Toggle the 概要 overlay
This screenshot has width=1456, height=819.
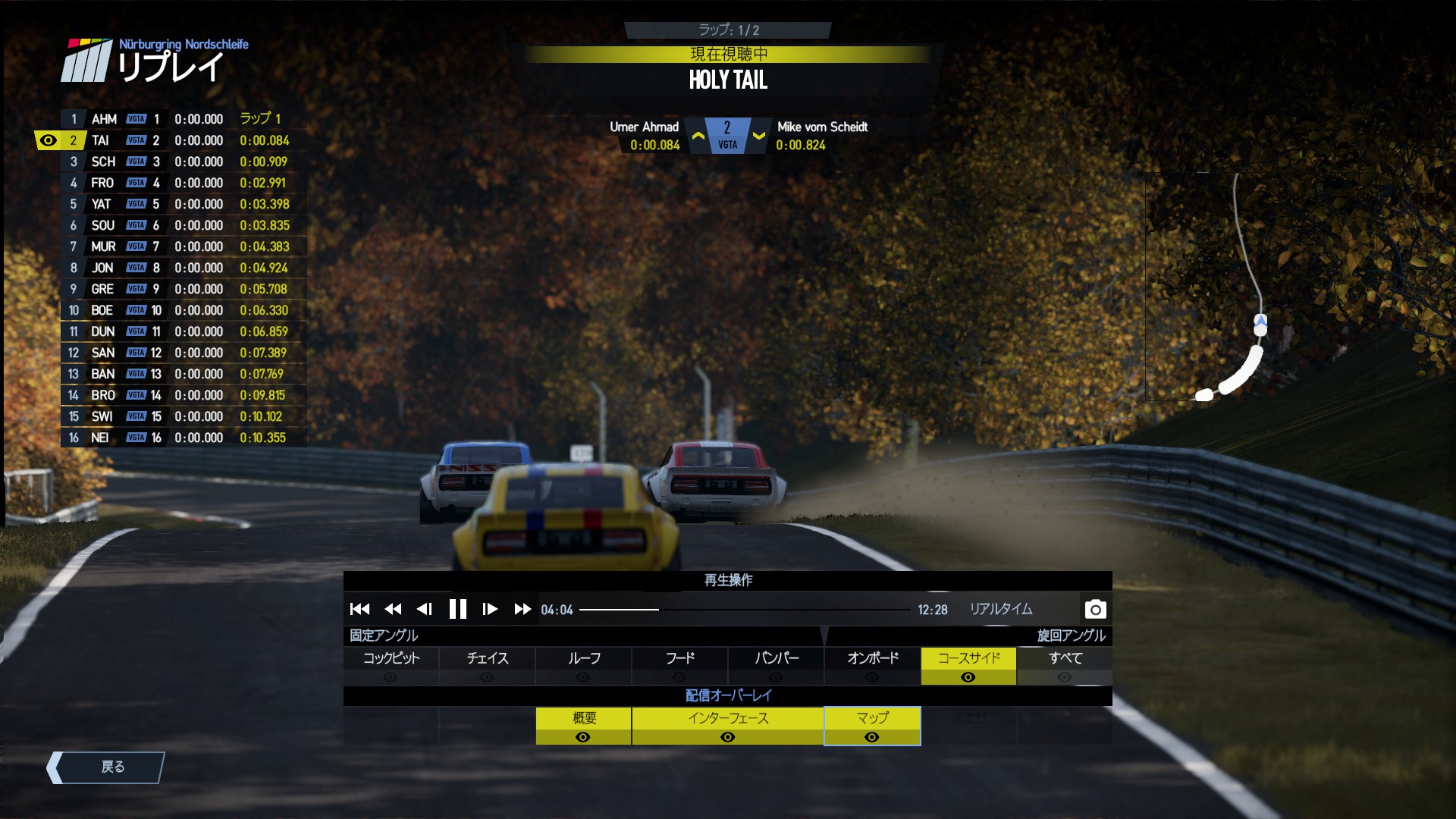583,726
